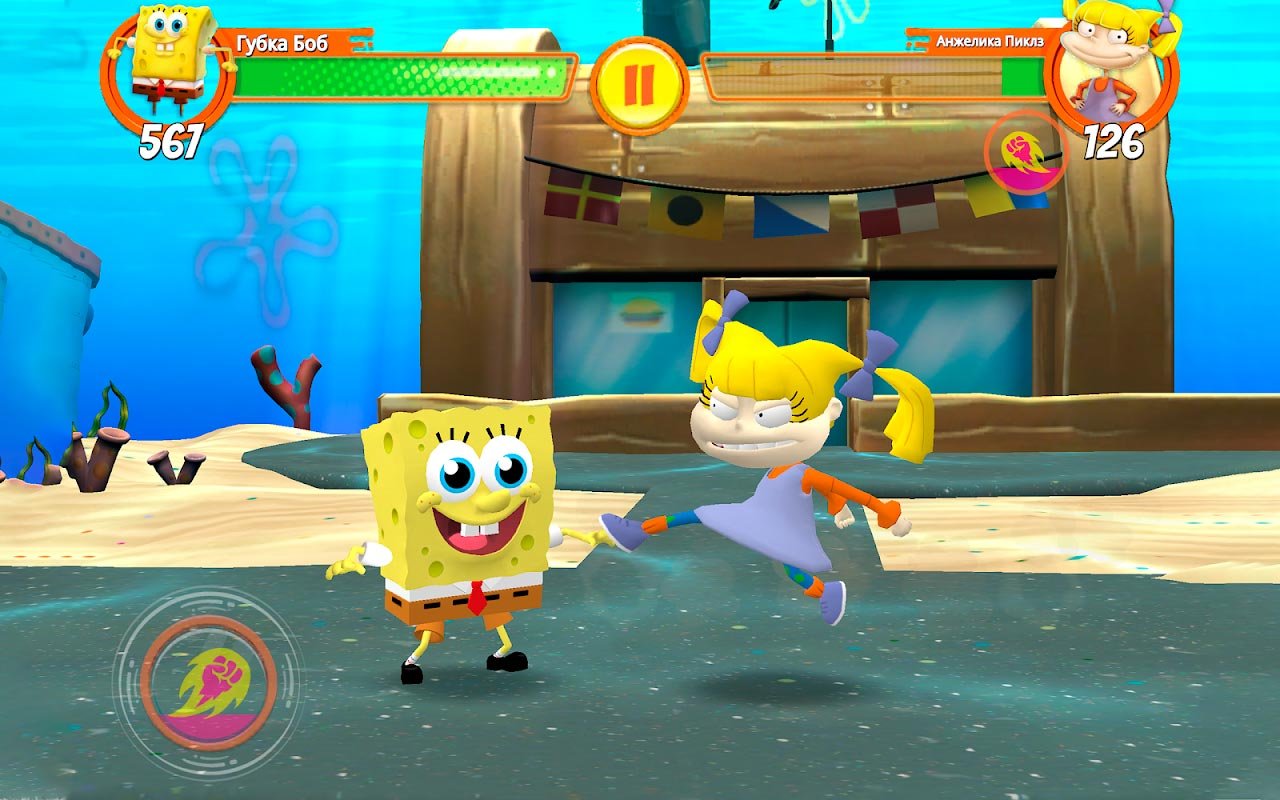Select Angelica Pickles' character portrait
1280x800 pixels.
coord(1110,64)
